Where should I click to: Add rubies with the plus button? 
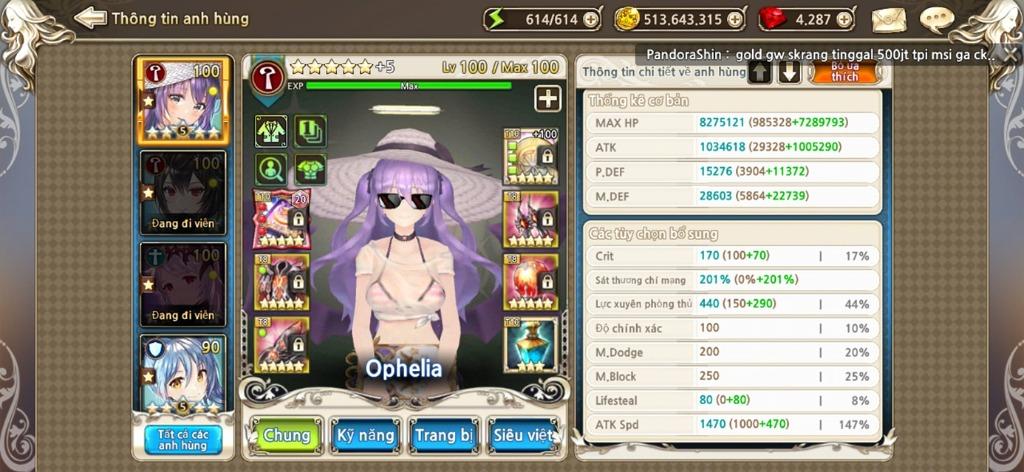coord(845,19)
